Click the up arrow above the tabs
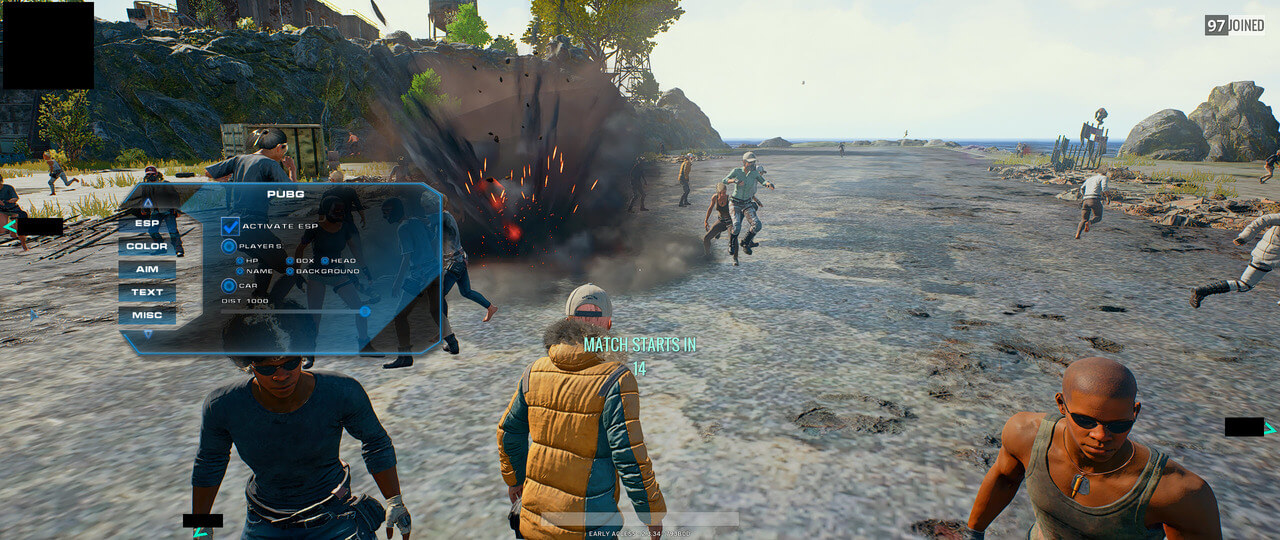The width and height of the screenshot is (1280, 540). (148, 203)
